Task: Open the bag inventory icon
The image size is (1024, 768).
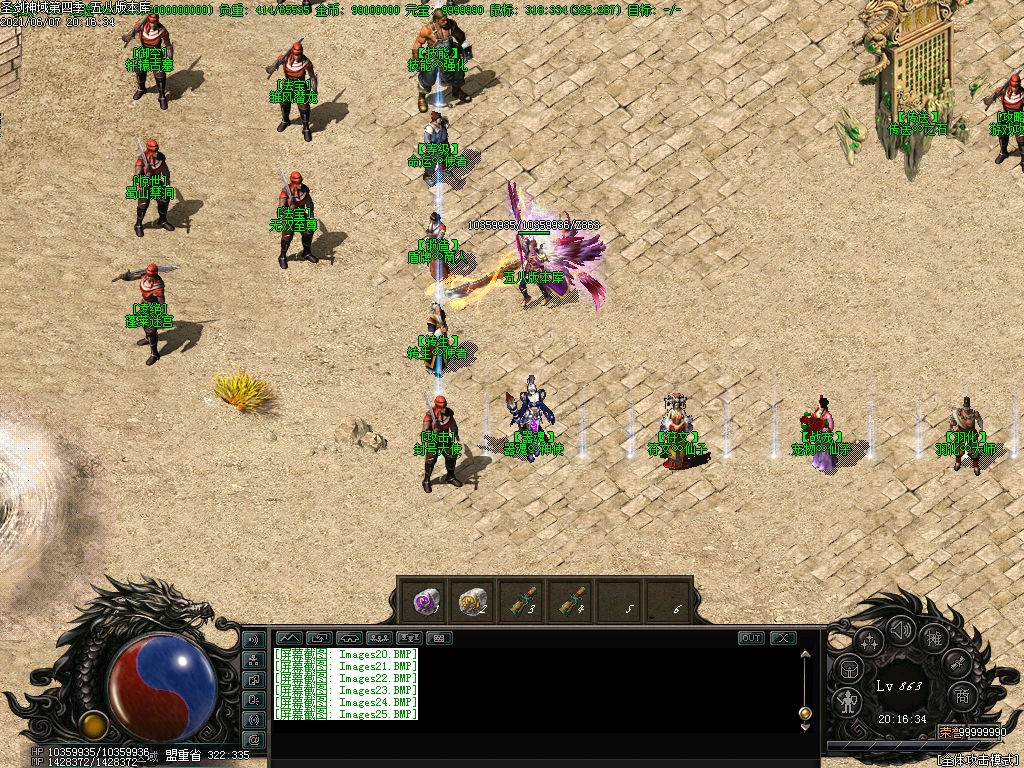Action: 848,669
